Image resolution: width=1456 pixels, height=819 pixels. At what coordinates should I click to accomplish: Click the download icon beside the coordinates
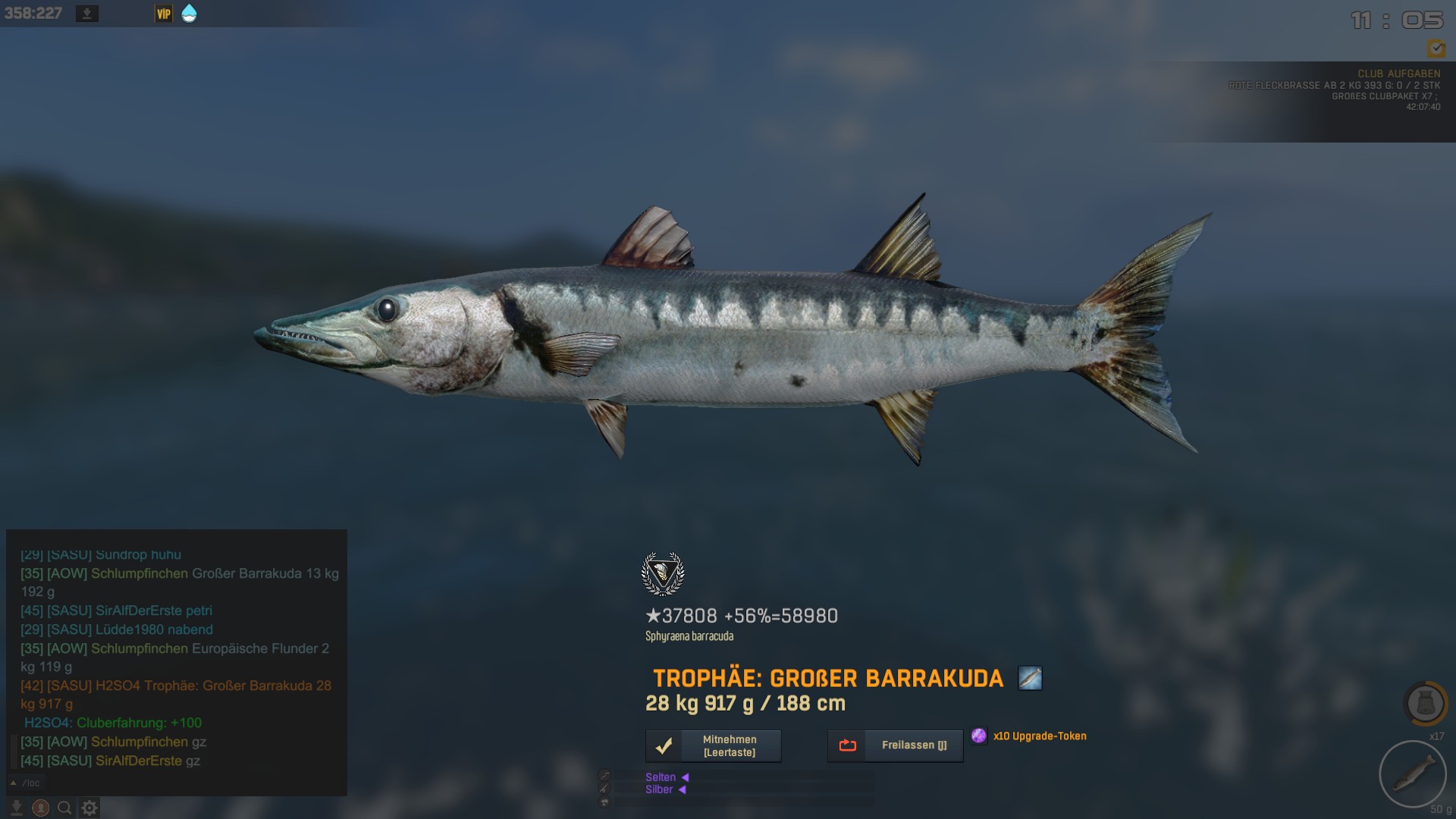[87, 14]
